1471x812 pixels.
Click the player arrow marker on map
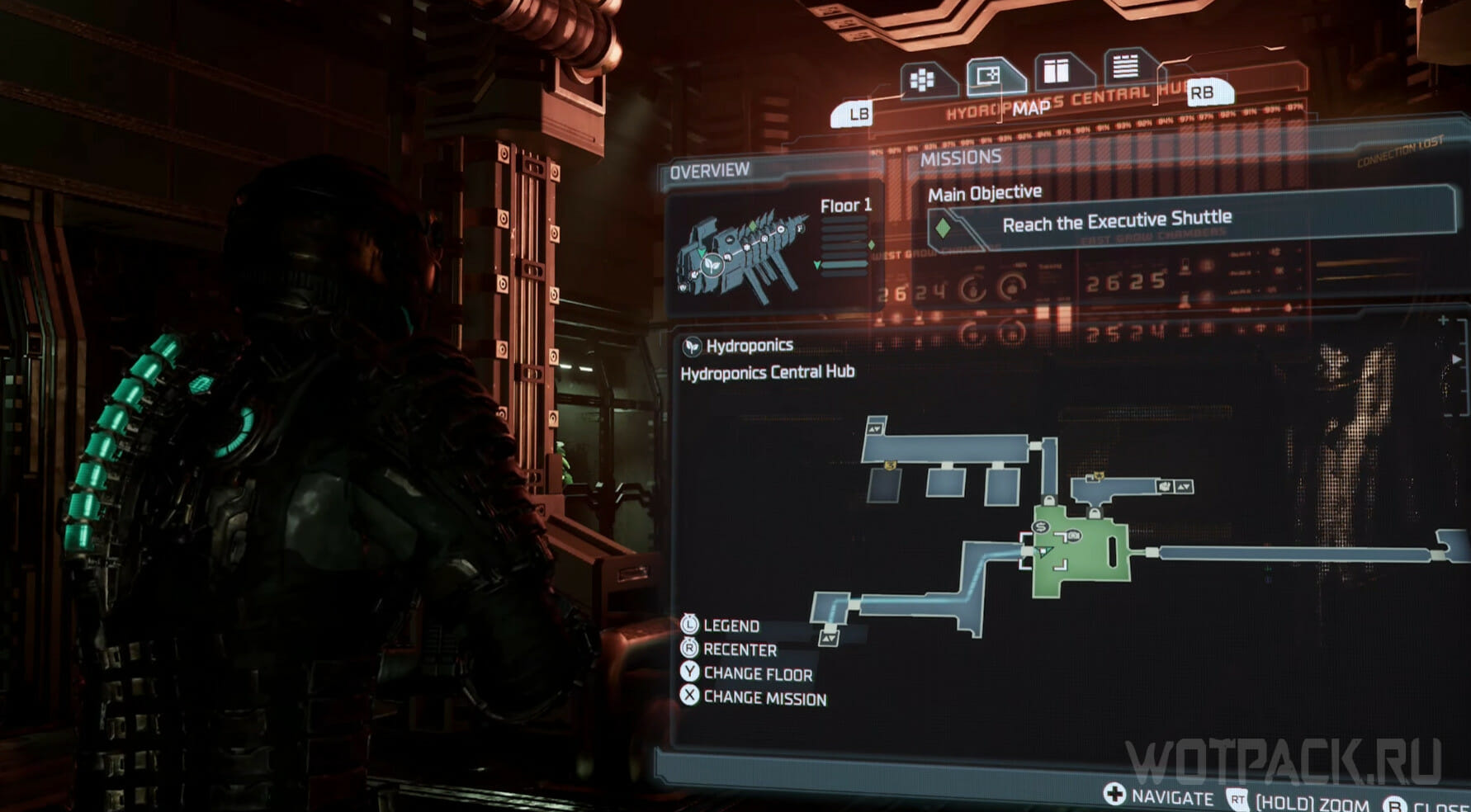point(1044,551)
